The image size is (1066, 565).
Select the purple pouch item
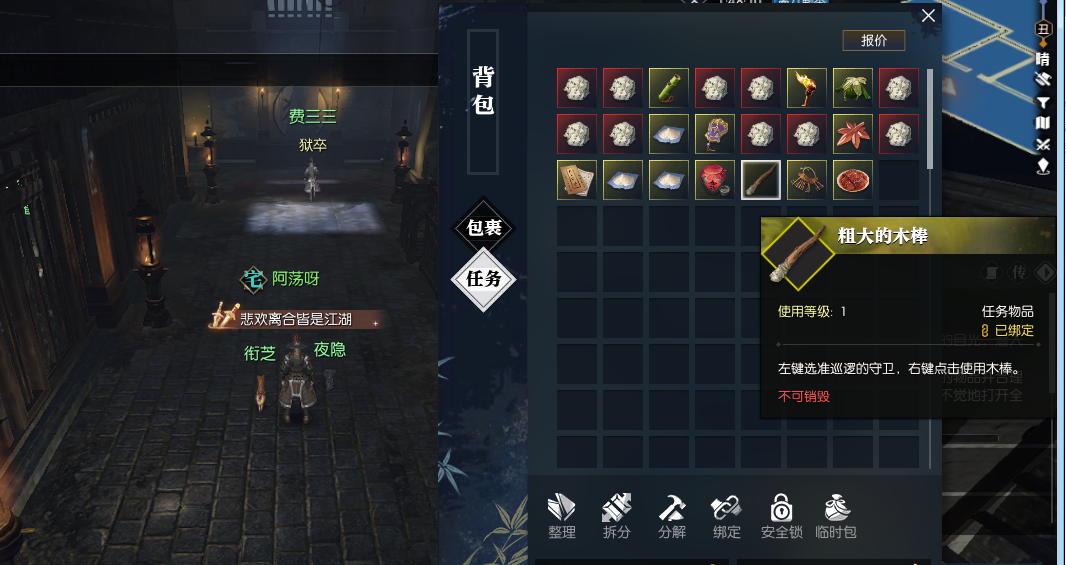715,134
